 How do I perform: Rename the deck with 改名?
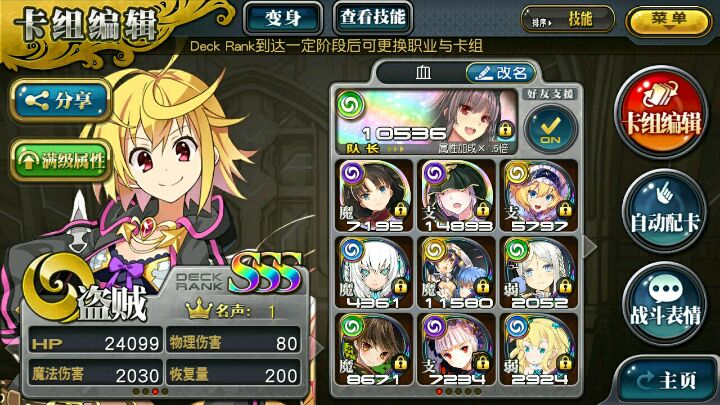(x=501, y=73)
